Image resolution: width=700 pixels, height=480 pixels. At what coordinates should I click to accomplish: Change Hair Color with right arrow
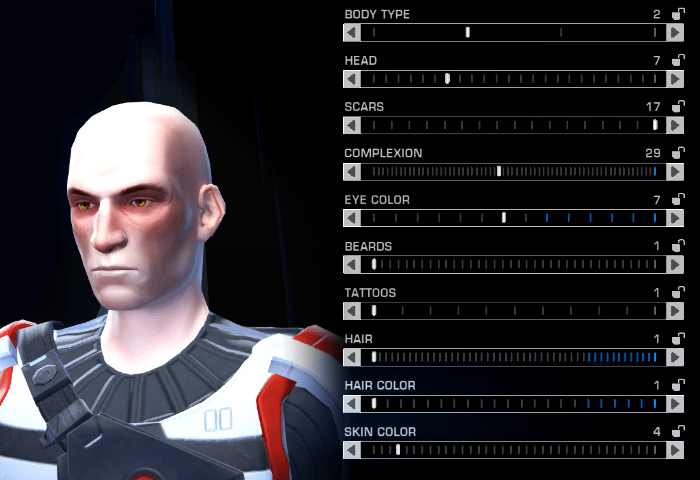coord(676,403)
